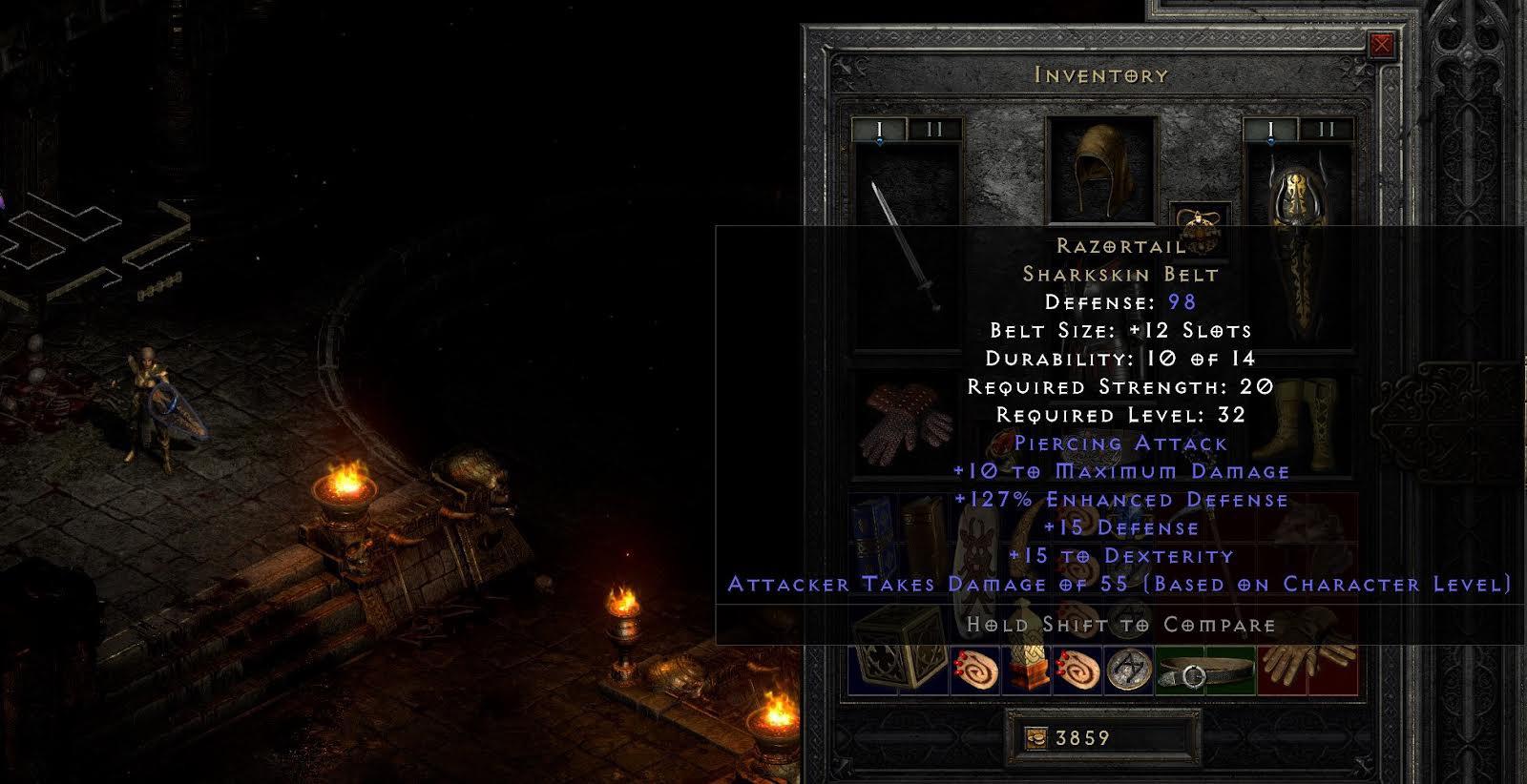Click the equipped chainmail gloves
The image size is (1527, 784).
[x=905, y=423]
